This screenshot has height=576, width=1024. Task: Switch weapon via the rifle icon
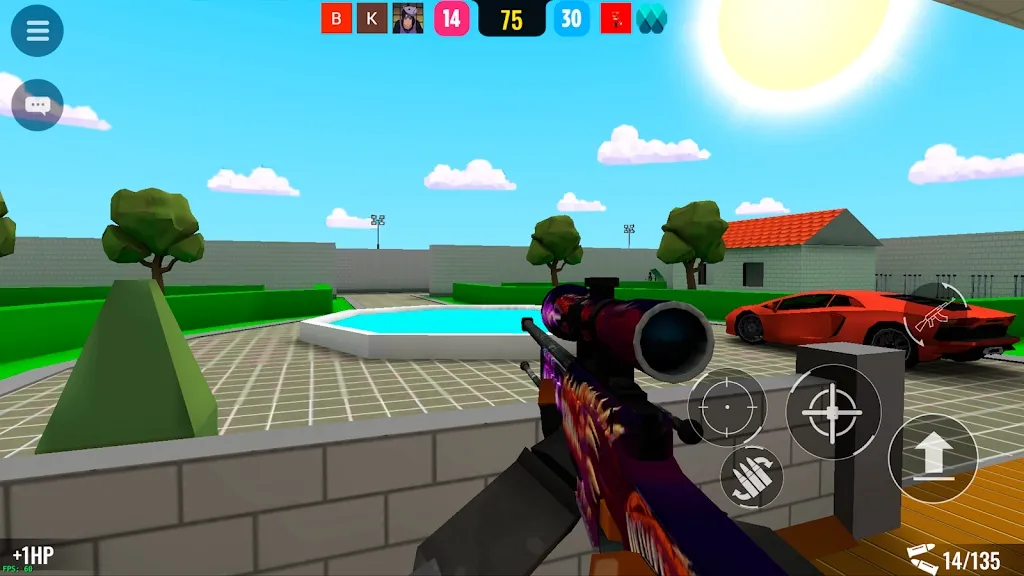[x=935, y=312]
